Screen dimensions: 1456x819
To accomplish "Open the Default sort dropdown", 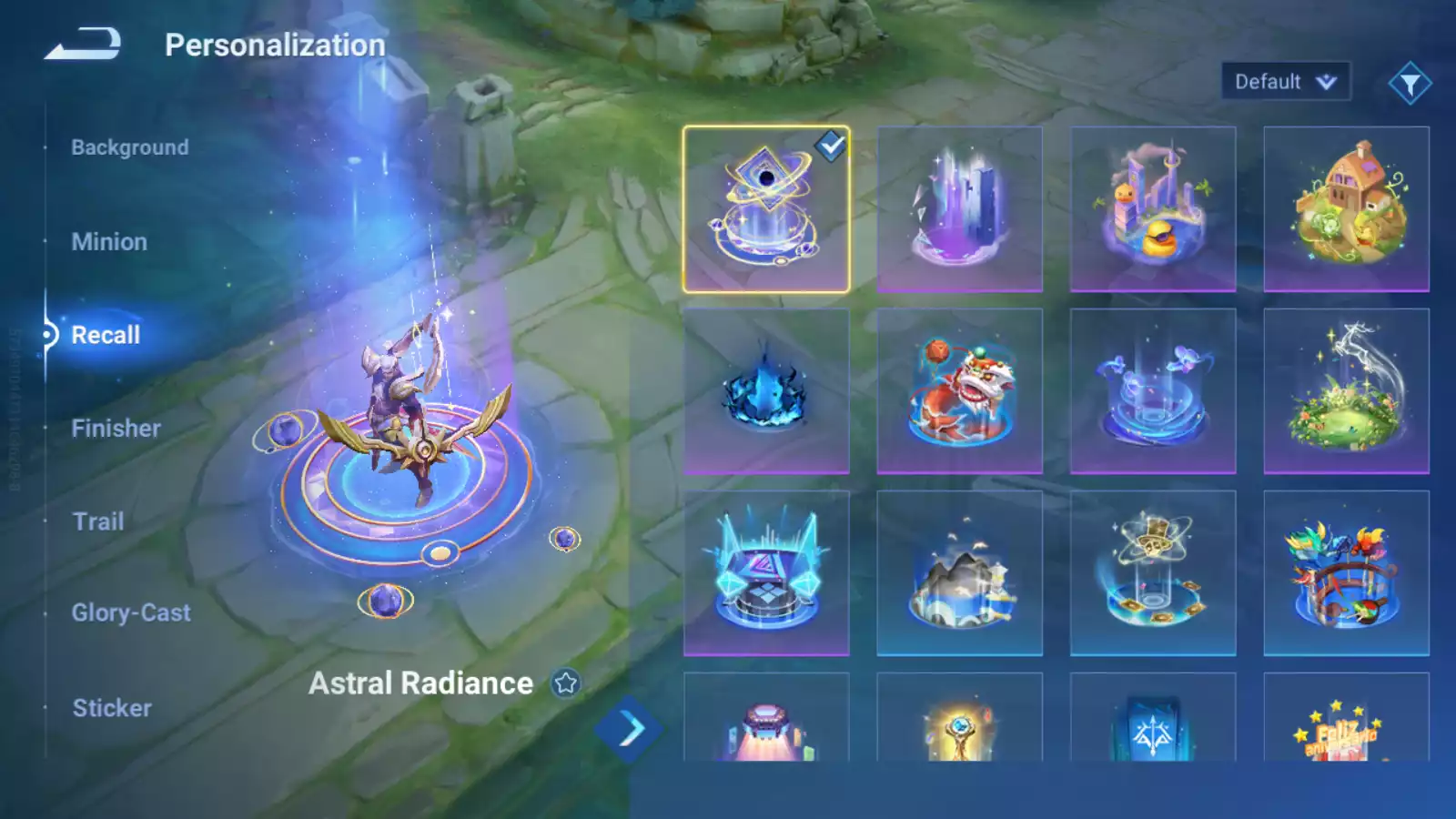I will [1285, 82].
